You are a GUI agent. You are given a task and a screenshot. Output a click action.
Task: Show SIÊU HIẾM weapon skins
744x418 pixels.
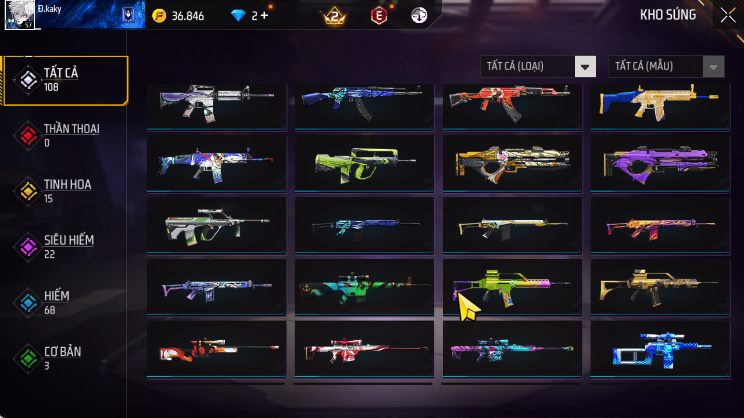[65, 246]
